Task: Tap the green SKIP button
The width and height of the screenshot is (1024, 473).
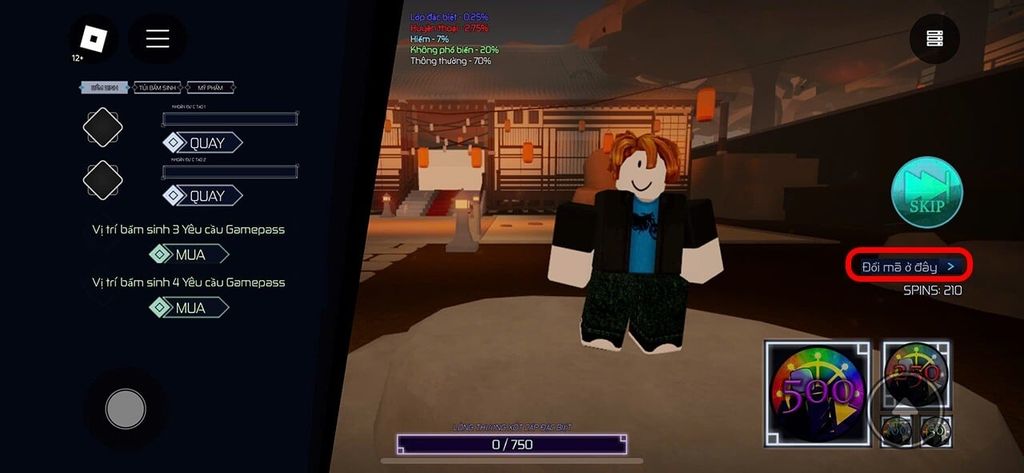Action: (927, 192)
